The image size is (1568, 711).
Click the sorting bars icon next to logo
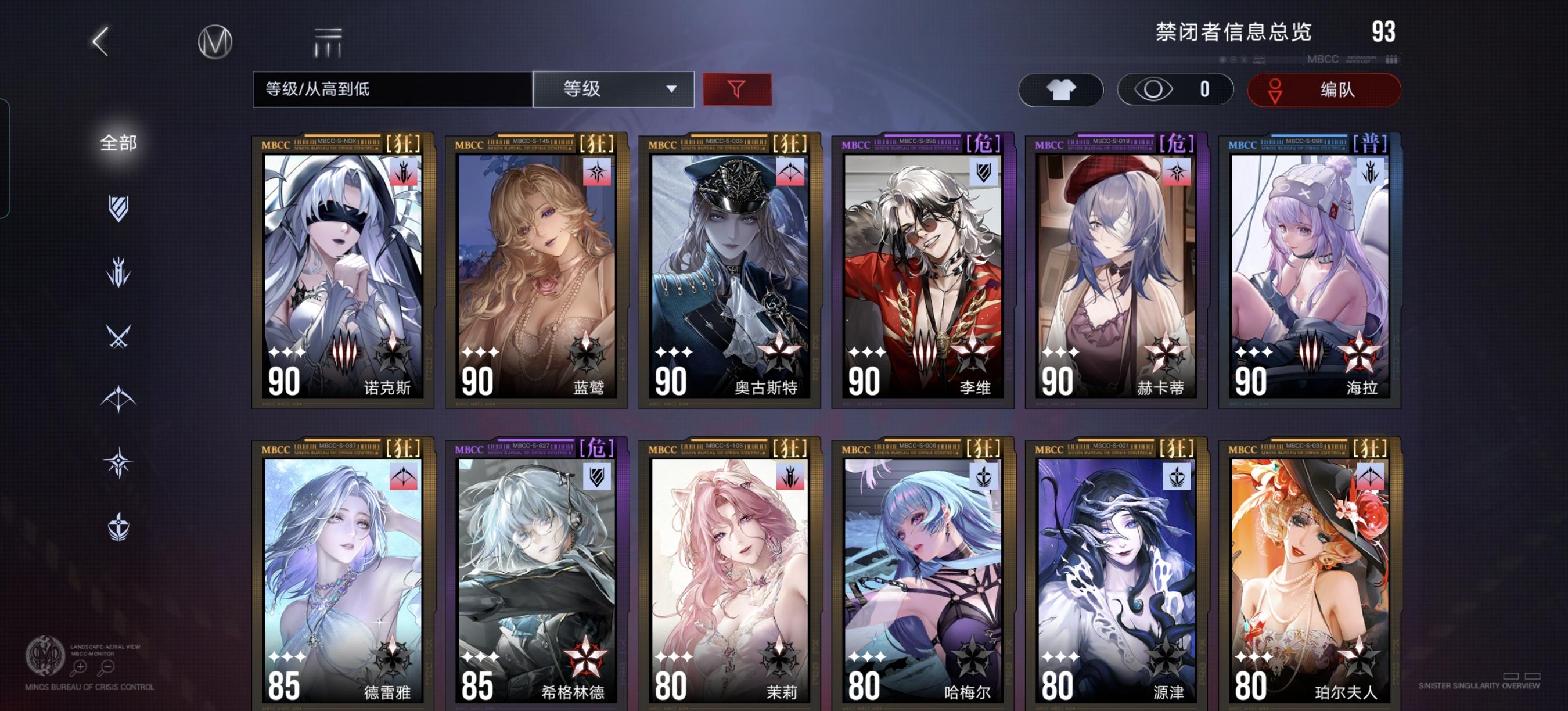327,41
